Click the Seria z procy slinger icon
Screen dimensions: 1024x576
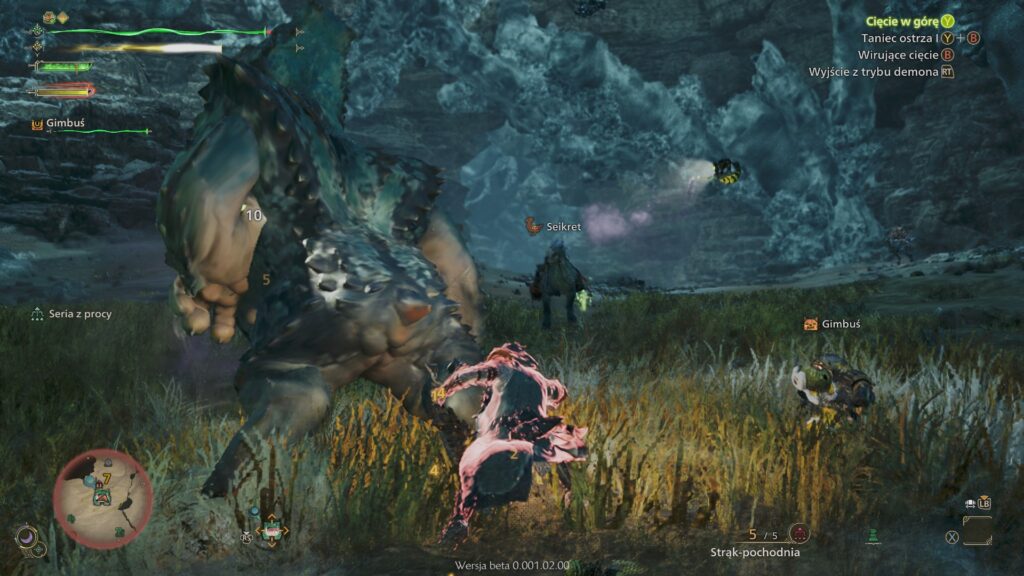click(x=37, y=314)
